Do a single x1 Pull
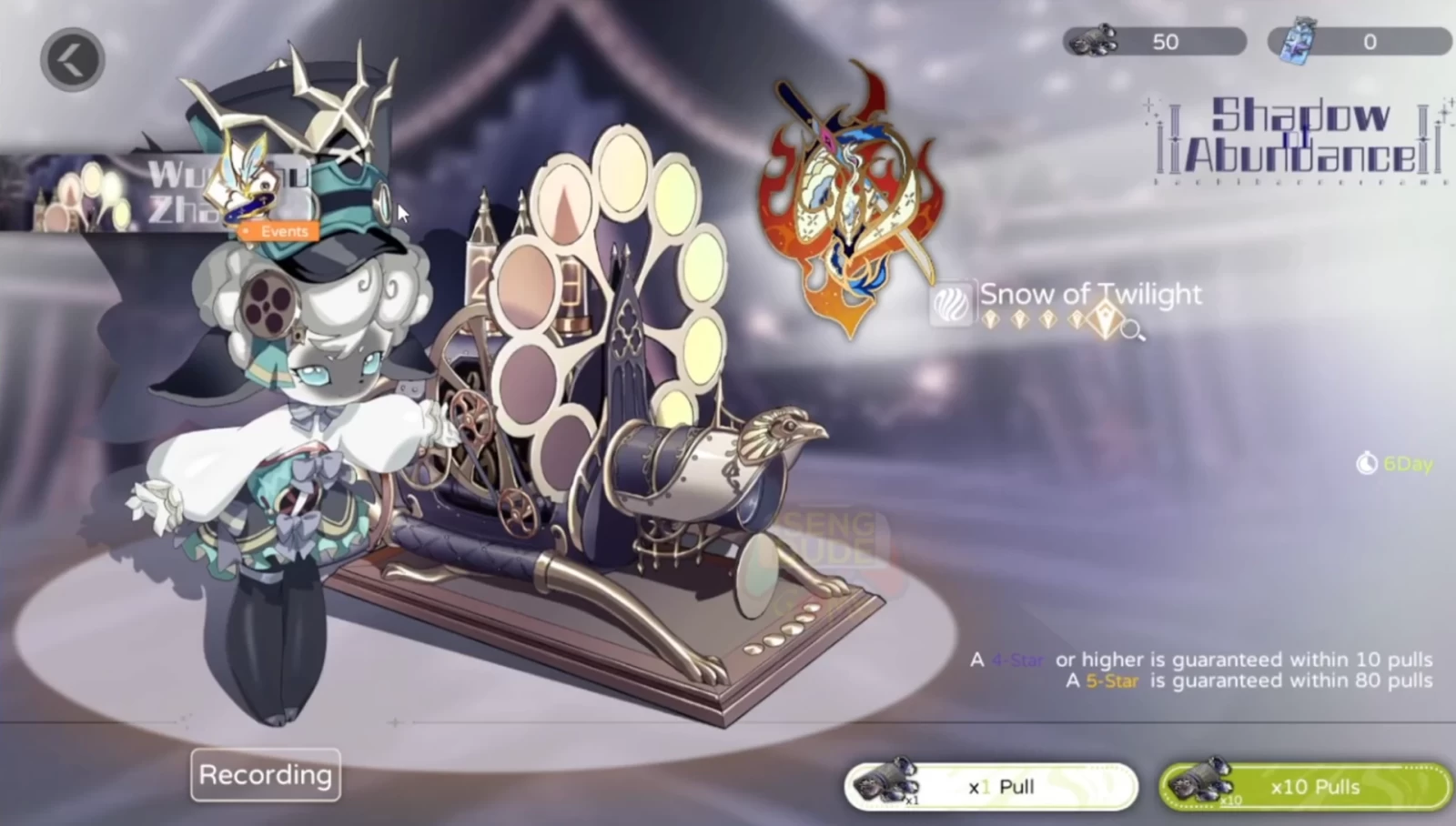Screen dimensions: 1456x826 (x=991, y=786)
